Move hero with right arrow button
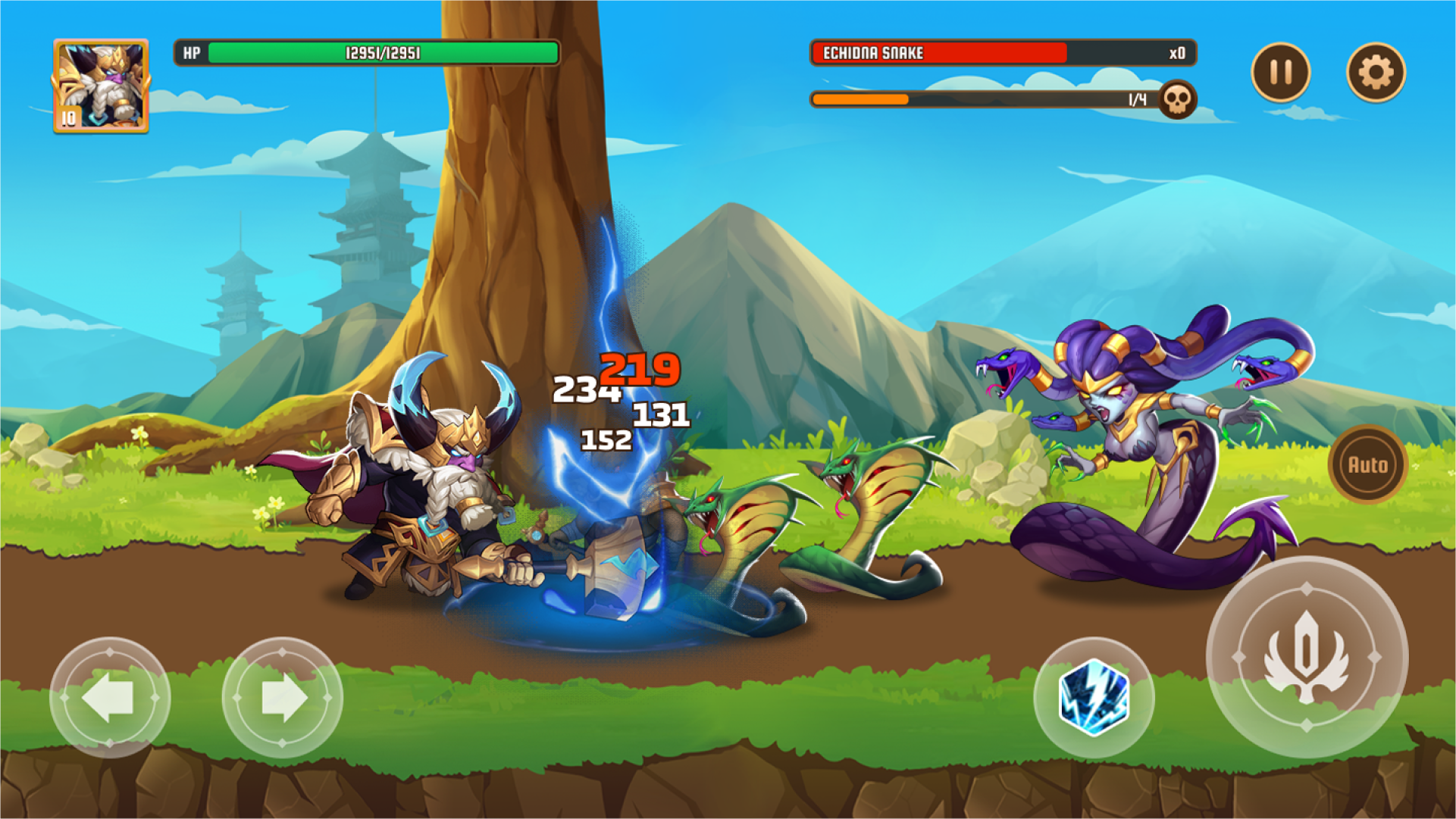Screen dimensions: 1456x819 282,697
